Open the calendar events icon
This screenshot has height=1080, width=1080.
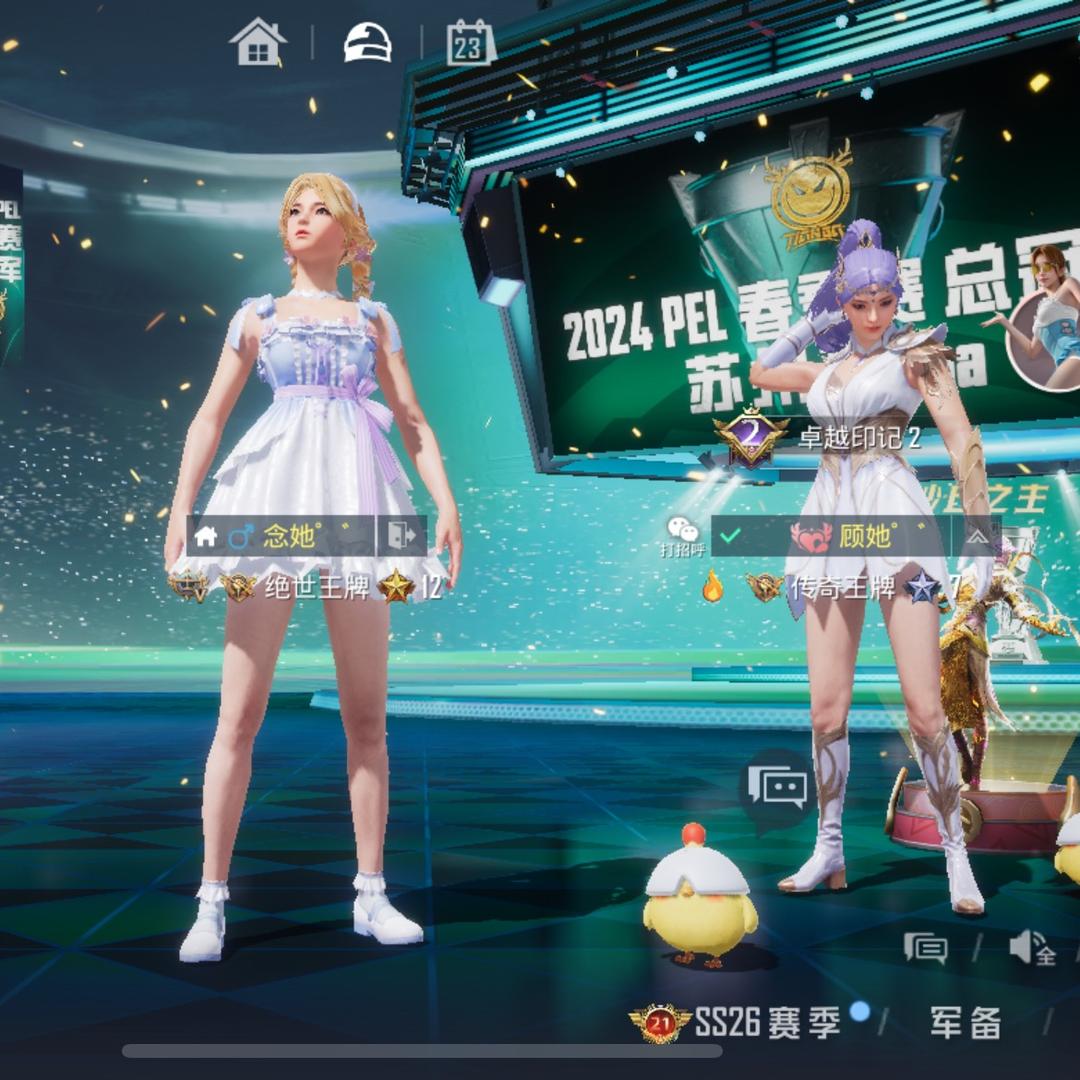coord(471,42)
